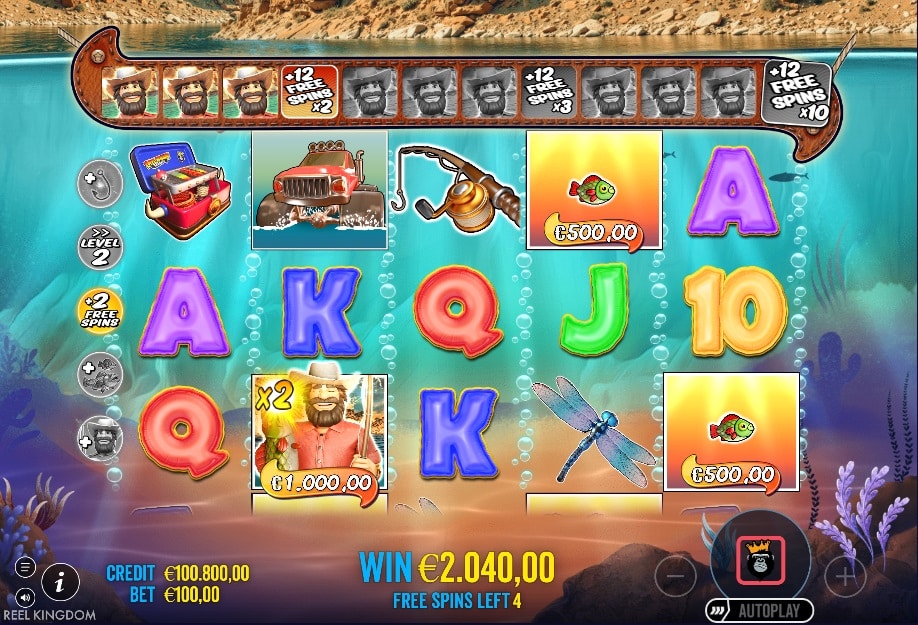Select the extra hook modifier icon
Image resolution: width=918 pixels, height=625 pixels.
pos(100,182)
